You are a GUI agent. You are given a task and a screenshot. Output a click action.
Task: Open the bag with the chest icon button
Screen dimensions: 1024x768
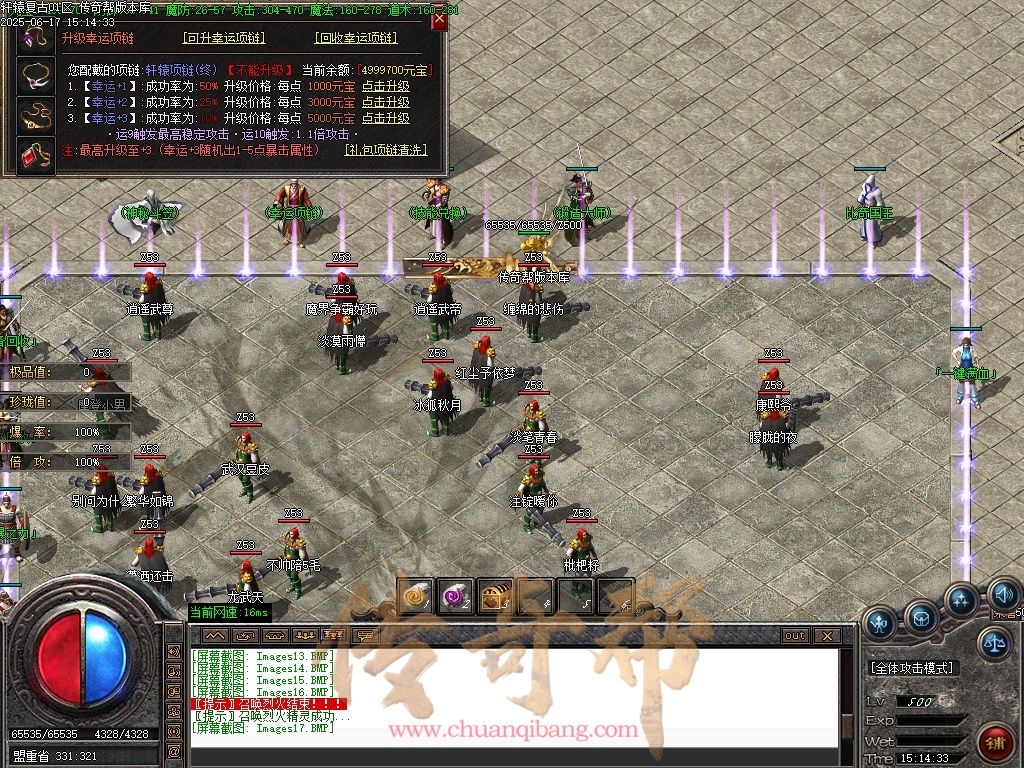click(920, 616)
